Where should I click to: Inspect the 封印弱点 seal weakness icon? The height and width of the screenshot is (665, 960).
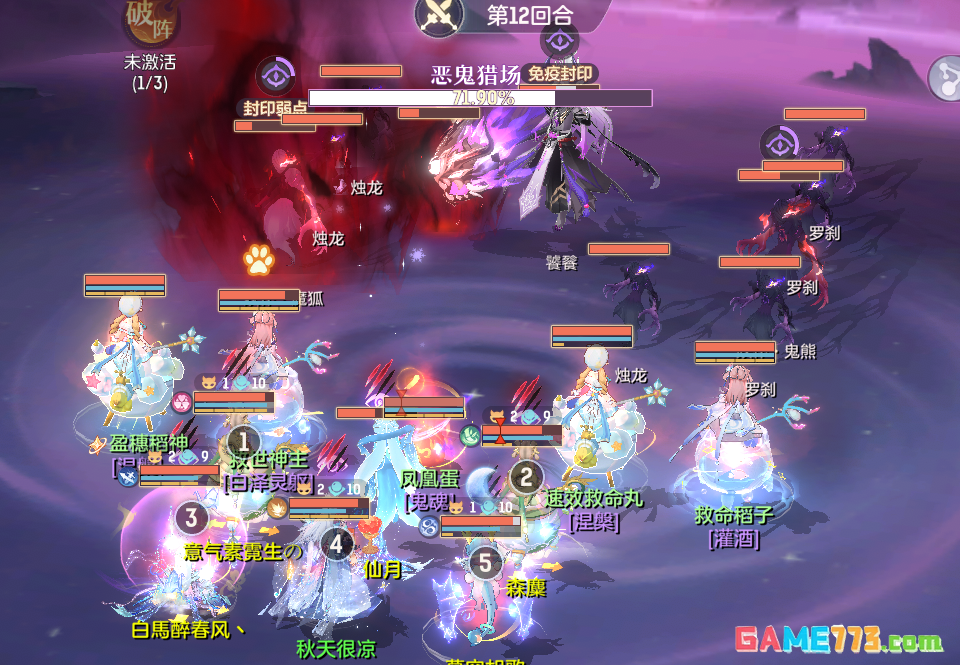click(274, 77)
